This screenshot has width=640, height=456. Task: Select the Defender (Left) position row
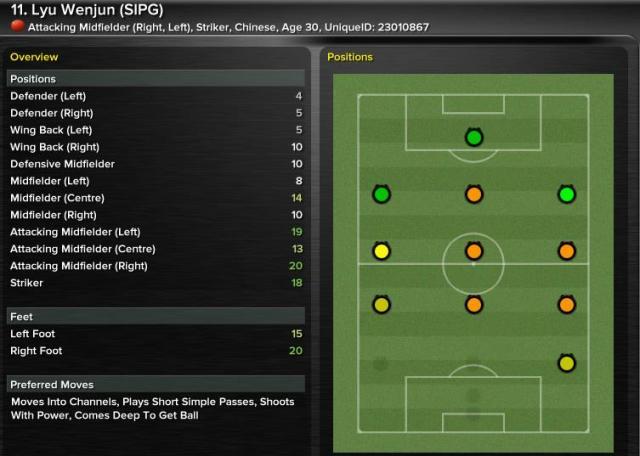pos(155,96)
